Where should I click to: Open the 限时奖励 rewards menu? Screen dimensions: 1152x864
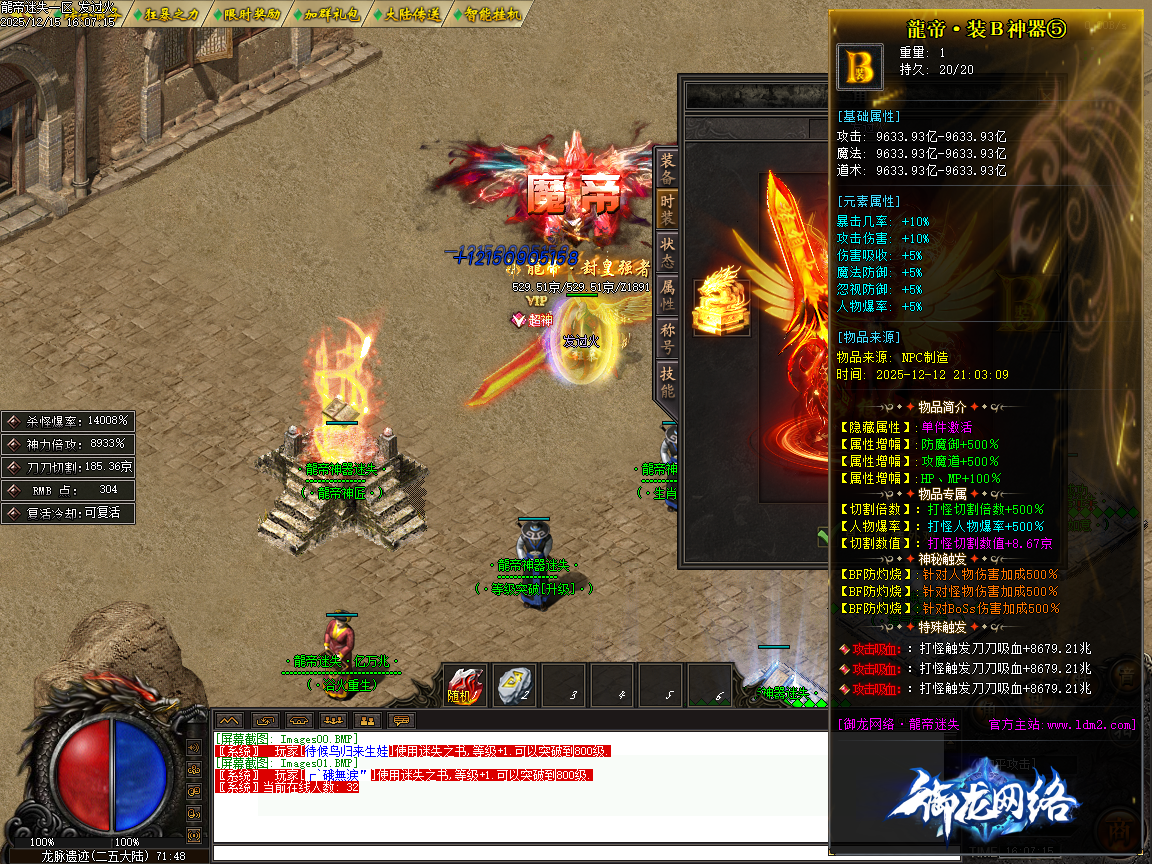[246, 14]
